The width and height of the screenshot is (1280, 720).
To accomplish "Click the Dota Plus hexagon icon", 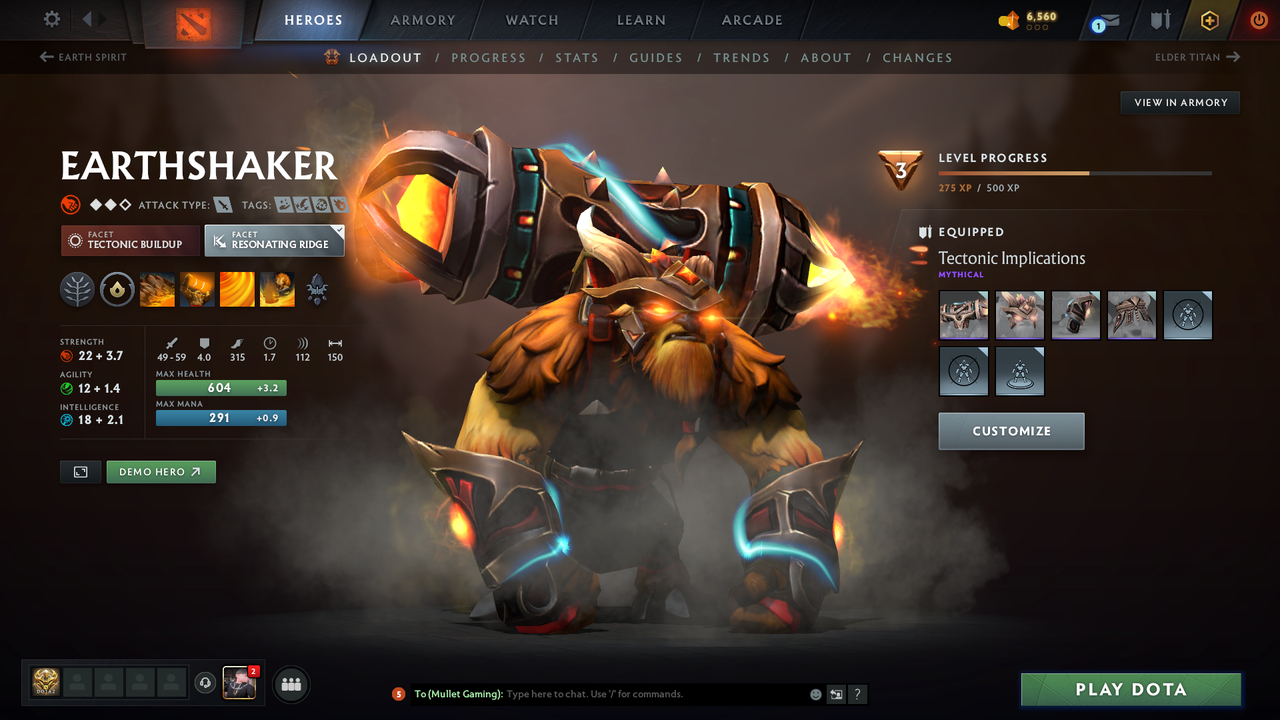I will [x=1210, y=19].
